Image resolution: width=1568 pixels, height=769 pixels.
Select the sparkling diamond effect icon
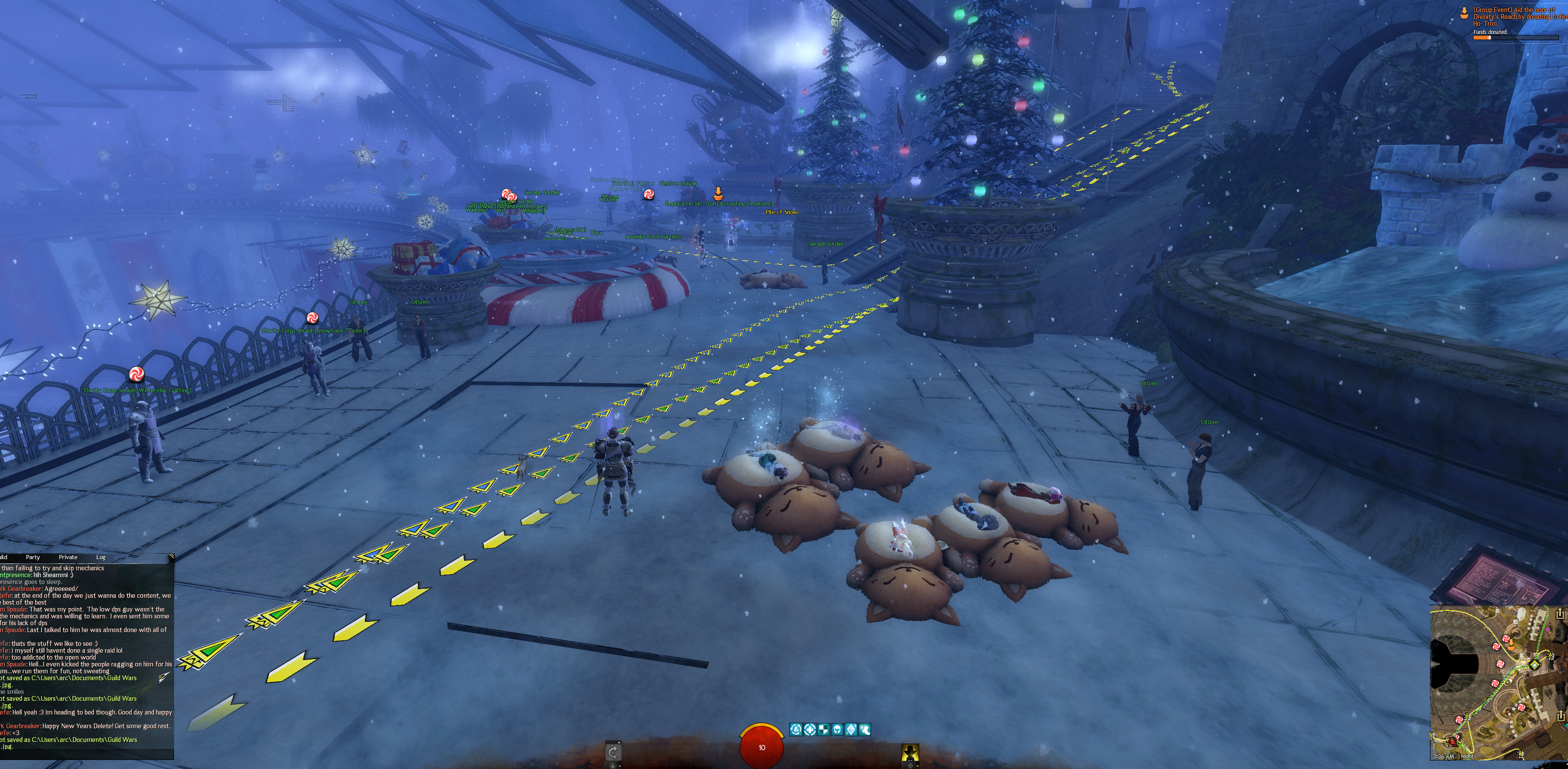(x=851, y=730)
